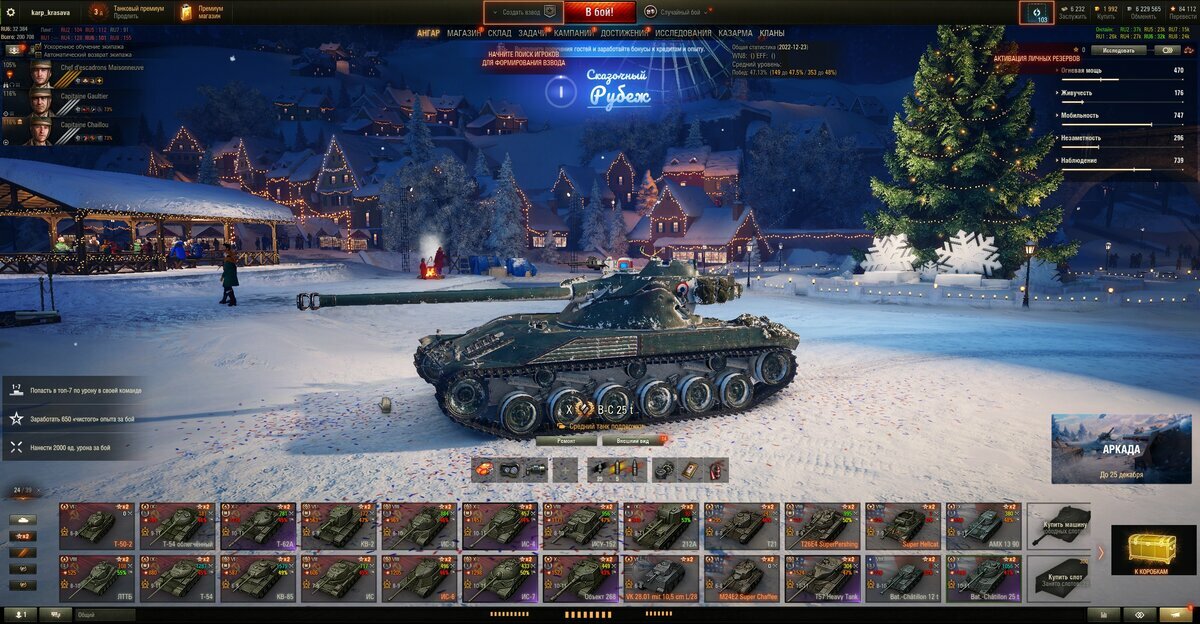This screenshot has width=1200, height=624.
Task: Go to the ДОСТИЖЕНИЯ tab
Action: point(623,33)
